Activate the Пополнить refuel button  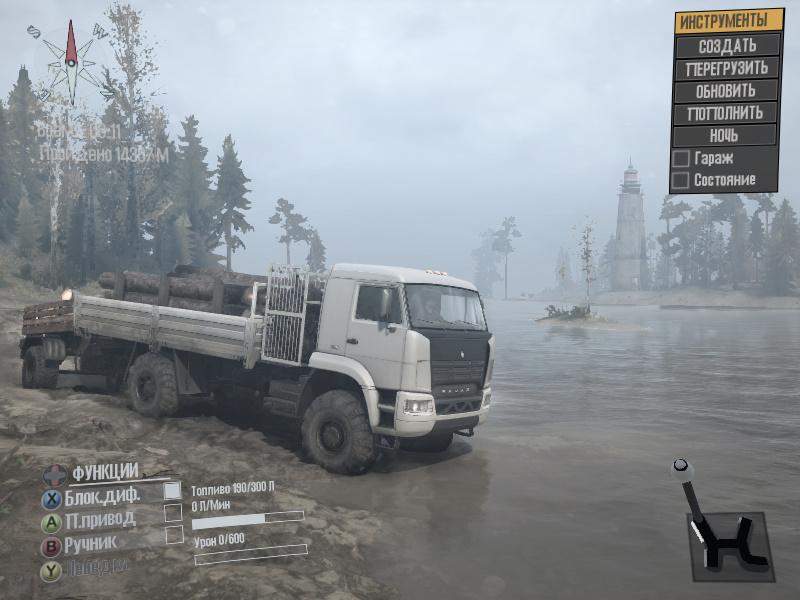pyautogui.click(x=727, y=113)
